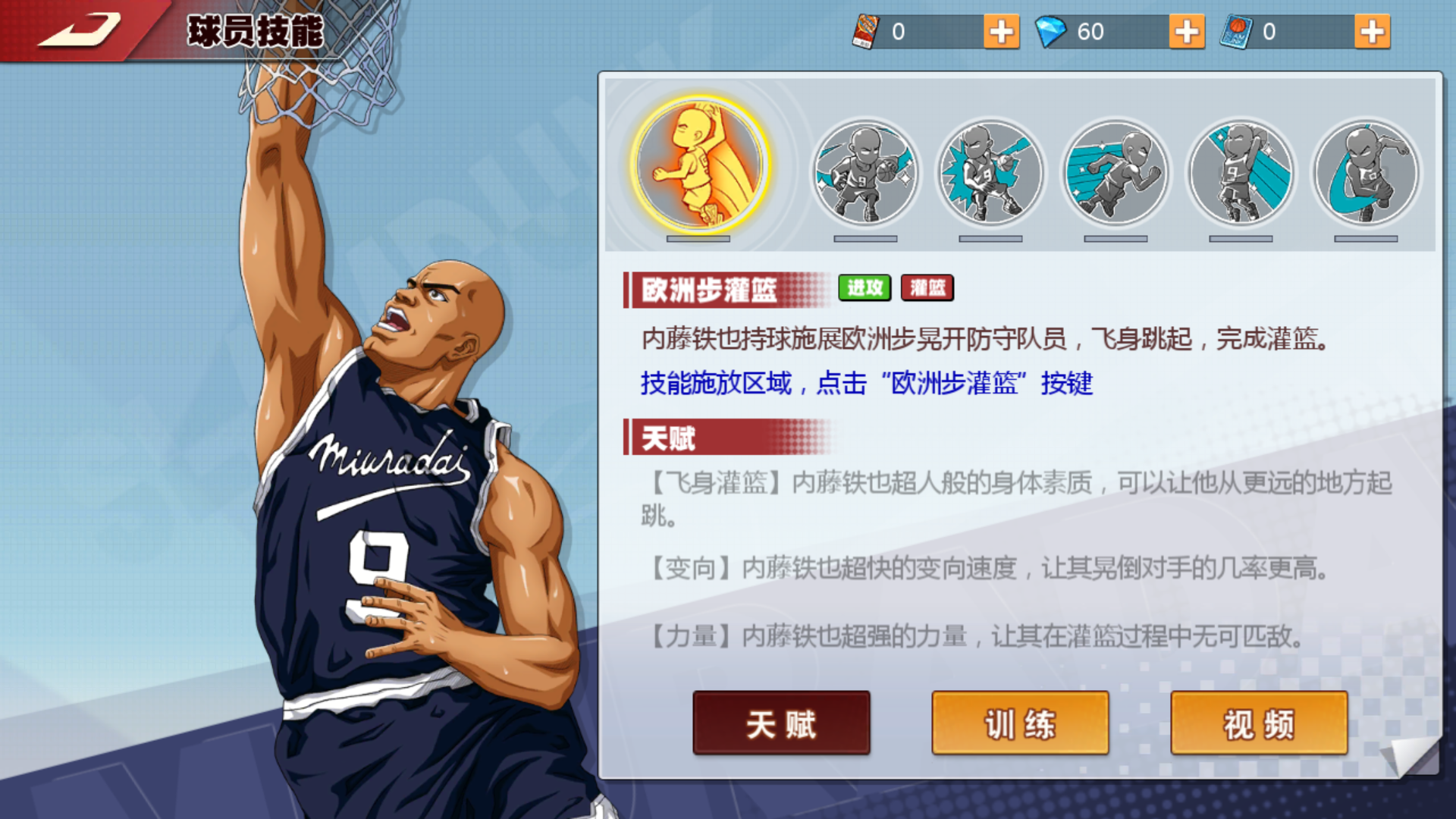Open the plus button beside the orange booklet
1456x819 pixels.
tap(1001, 32)
